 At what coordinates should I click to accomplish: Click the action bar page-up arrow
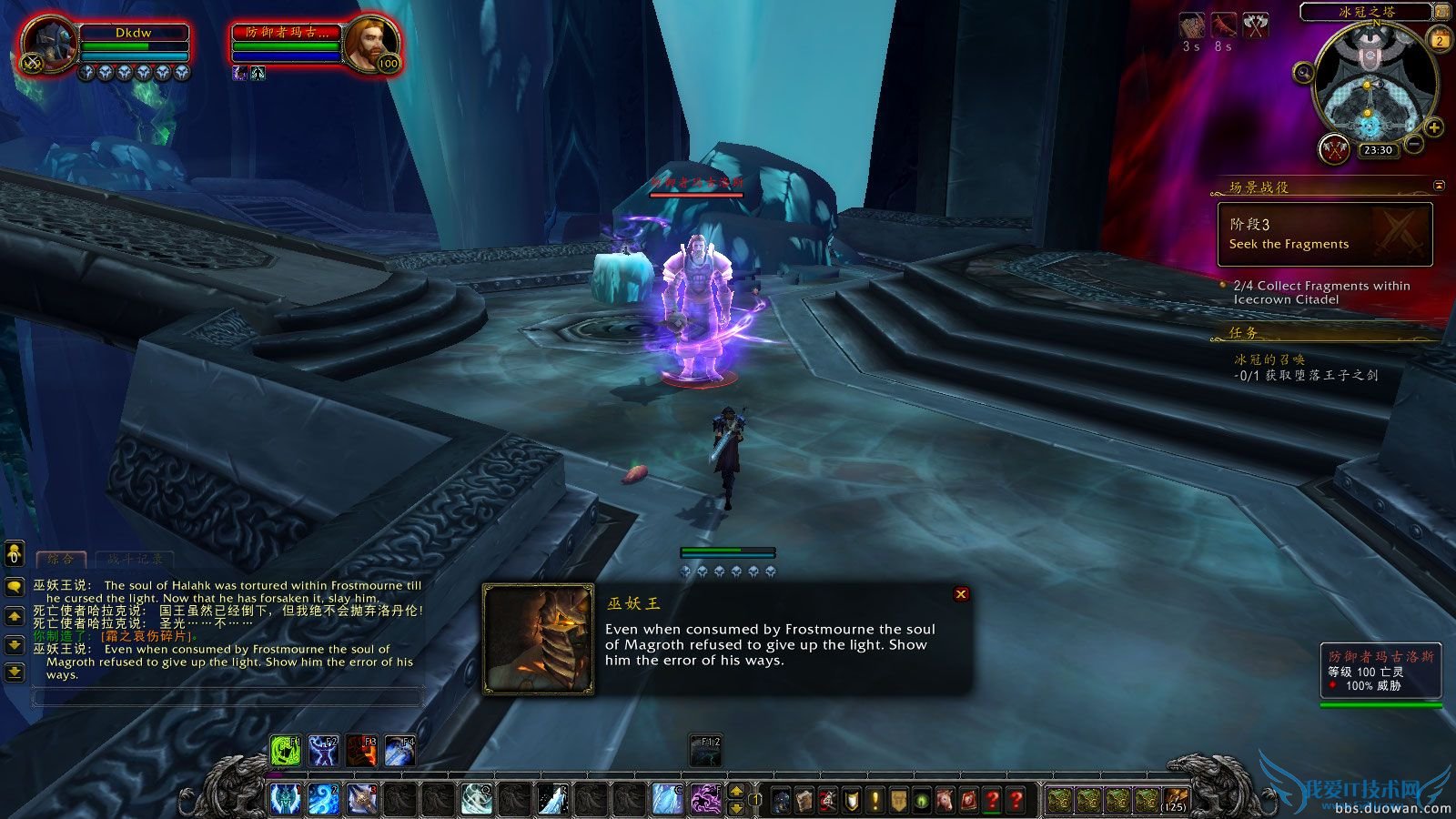[x=737, y=789]
